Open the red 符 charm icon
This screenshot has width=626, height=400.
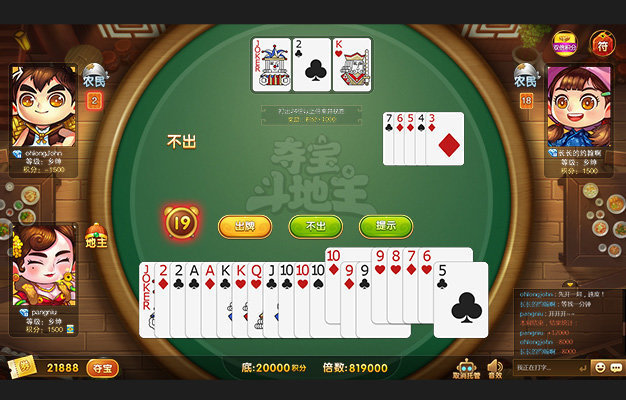[x=601, y=43]
